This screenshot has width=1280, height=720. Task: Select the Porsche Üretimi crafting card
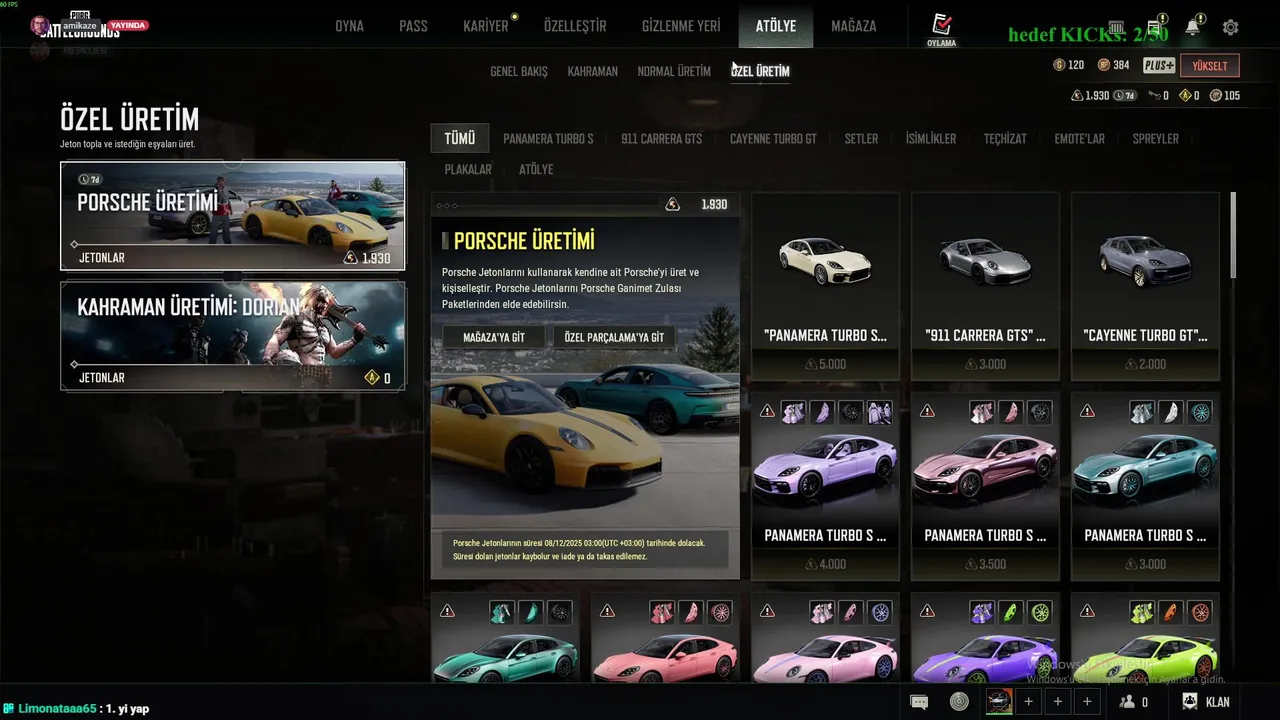tap(232, 215)
